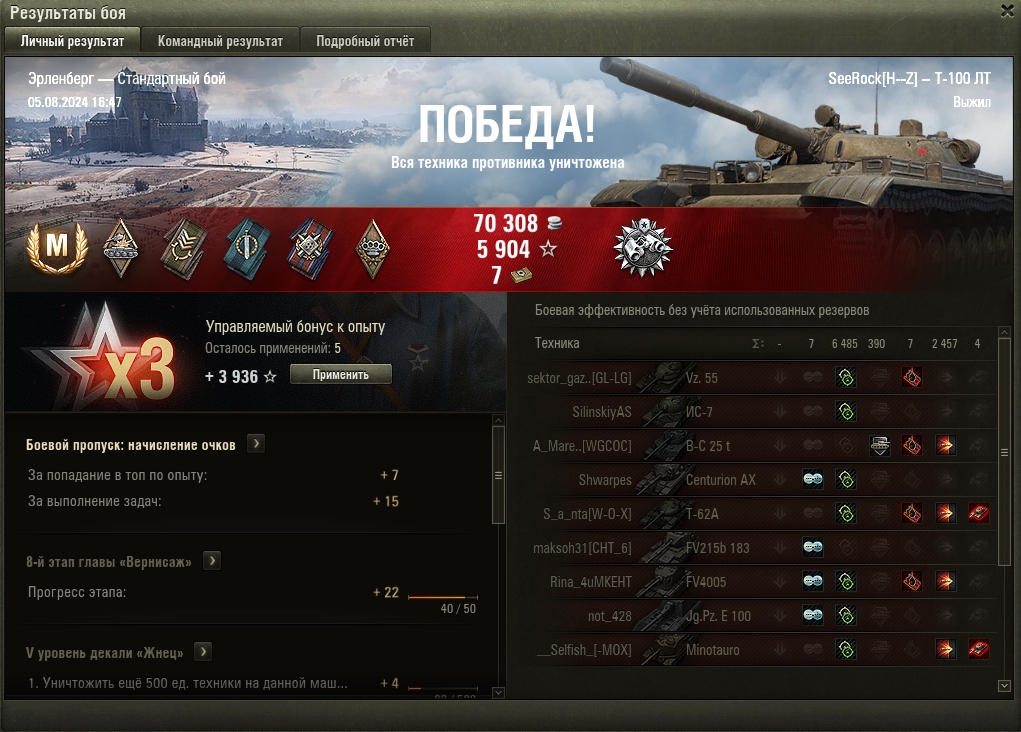Viewport: 1021px width, 732px height.
Task: Select the Личный результат tab
Action: tap(72, 41)
